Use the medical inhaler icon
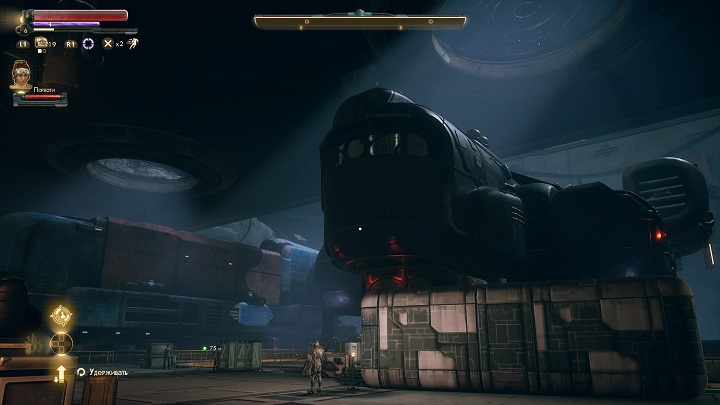Image resolution: width=720 pixels, height=405 pixels. 43,43
